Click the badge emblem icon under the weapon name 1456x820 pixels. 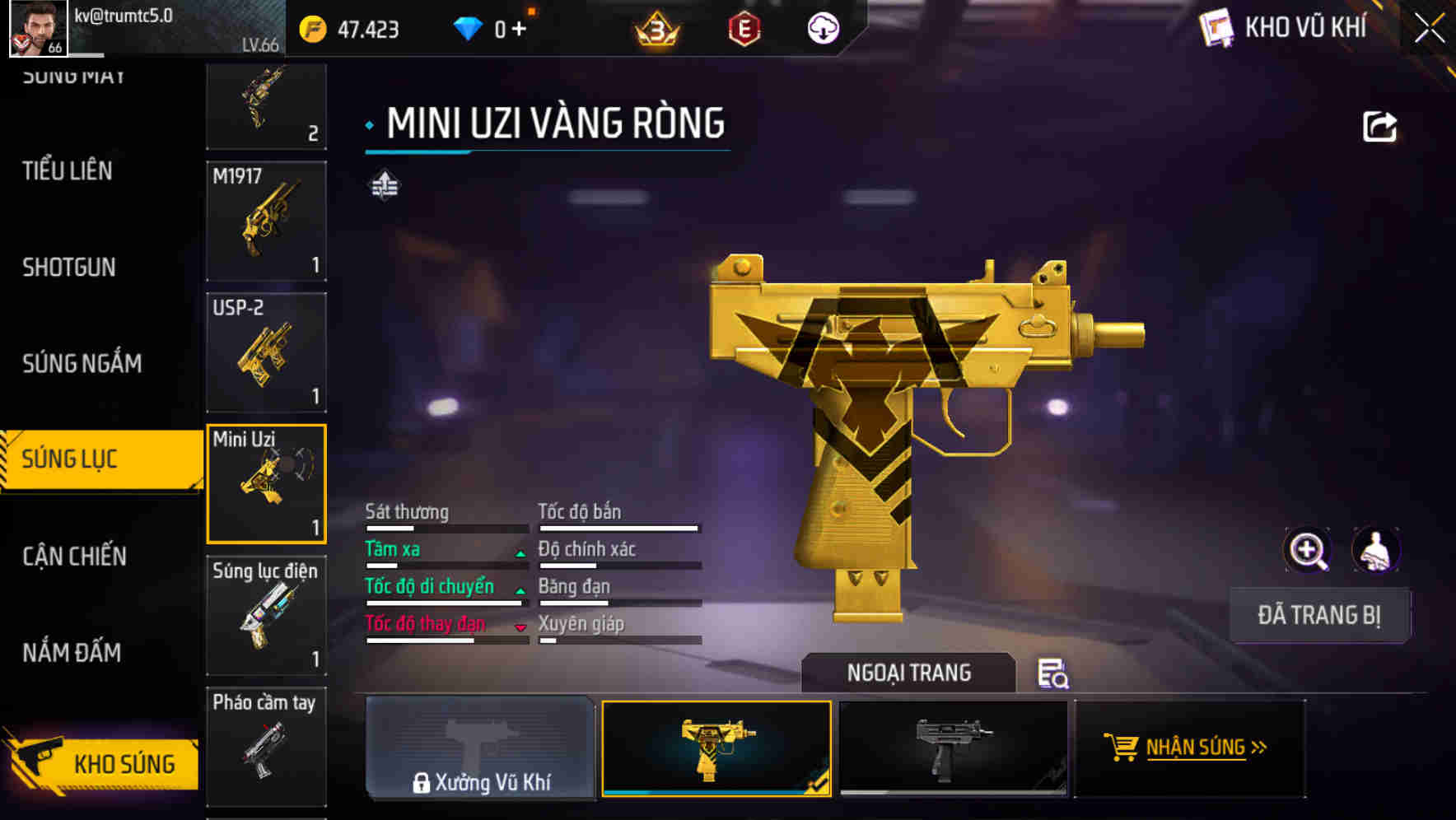click(384, 185)
